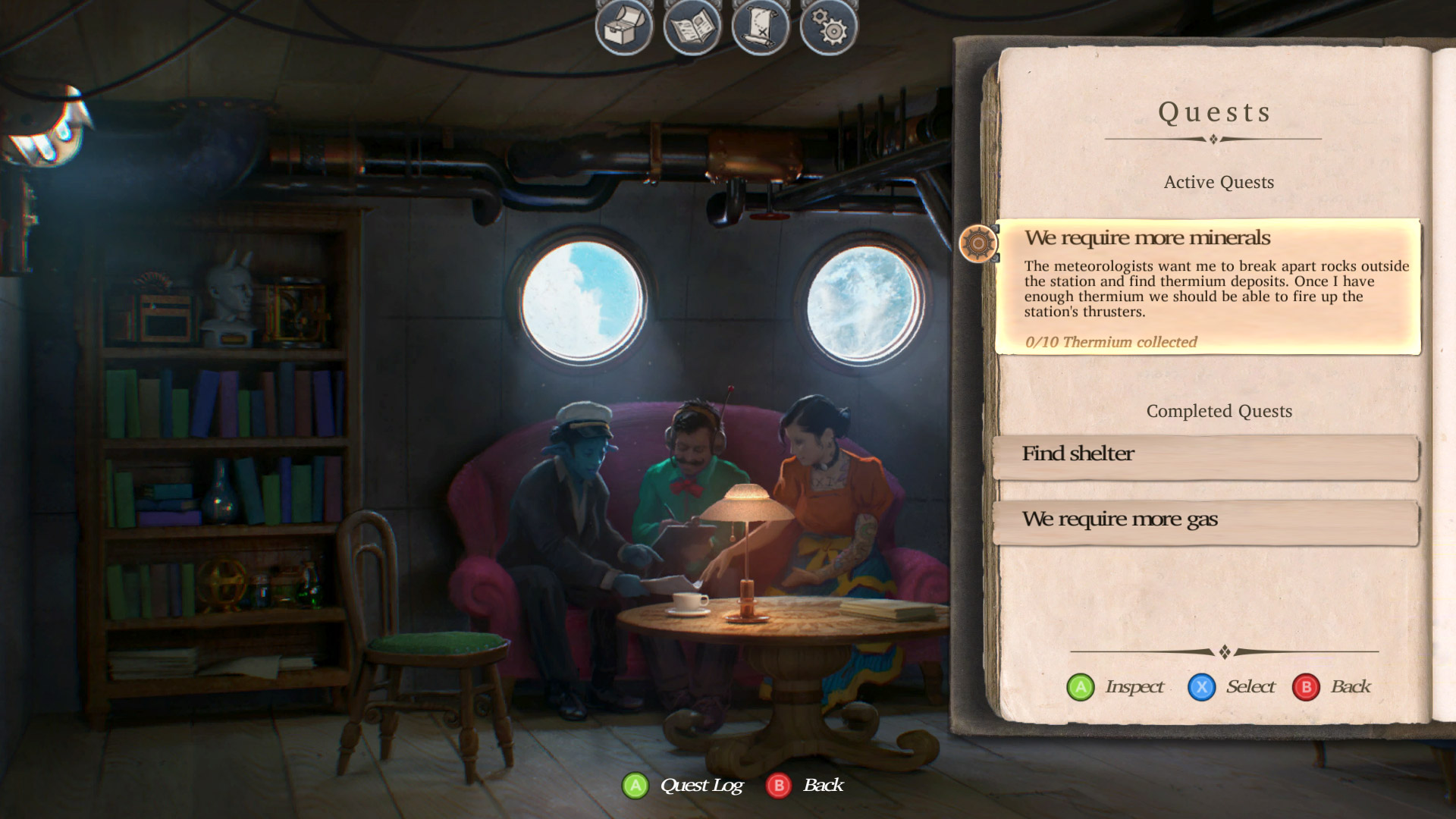Click the compass emblem beside the active quest
The width and height of the screenshot is (1456, 819).
click(978, 244)
